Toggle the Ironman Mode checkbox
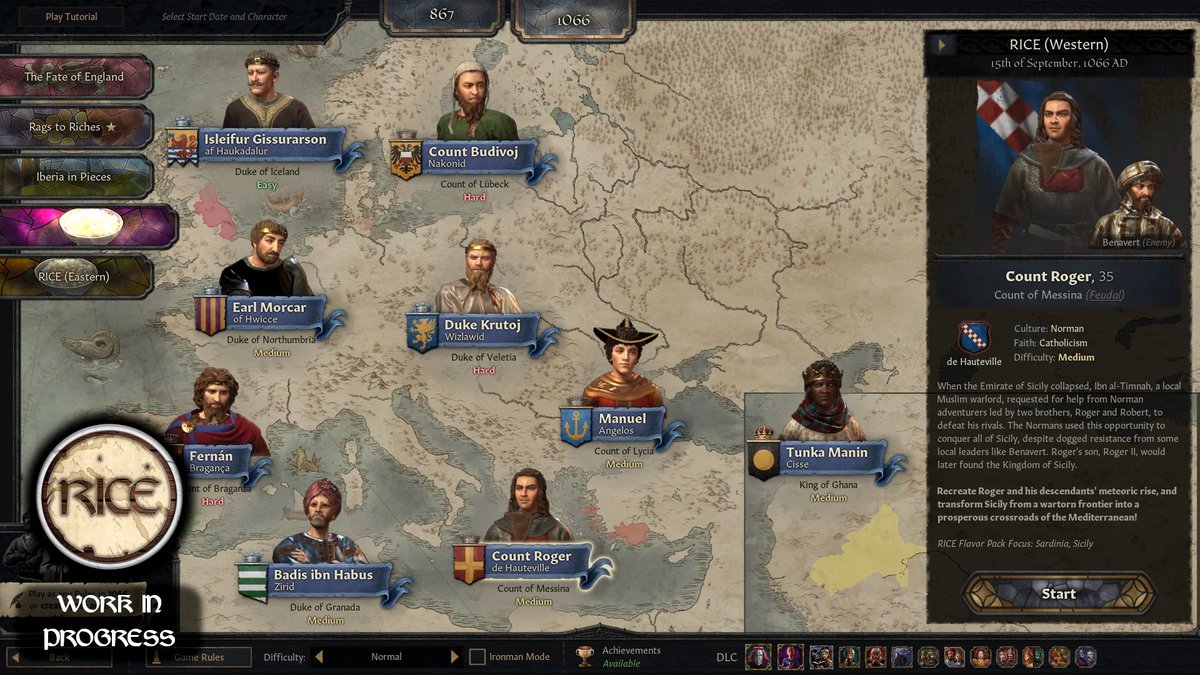 pos(478,657)
